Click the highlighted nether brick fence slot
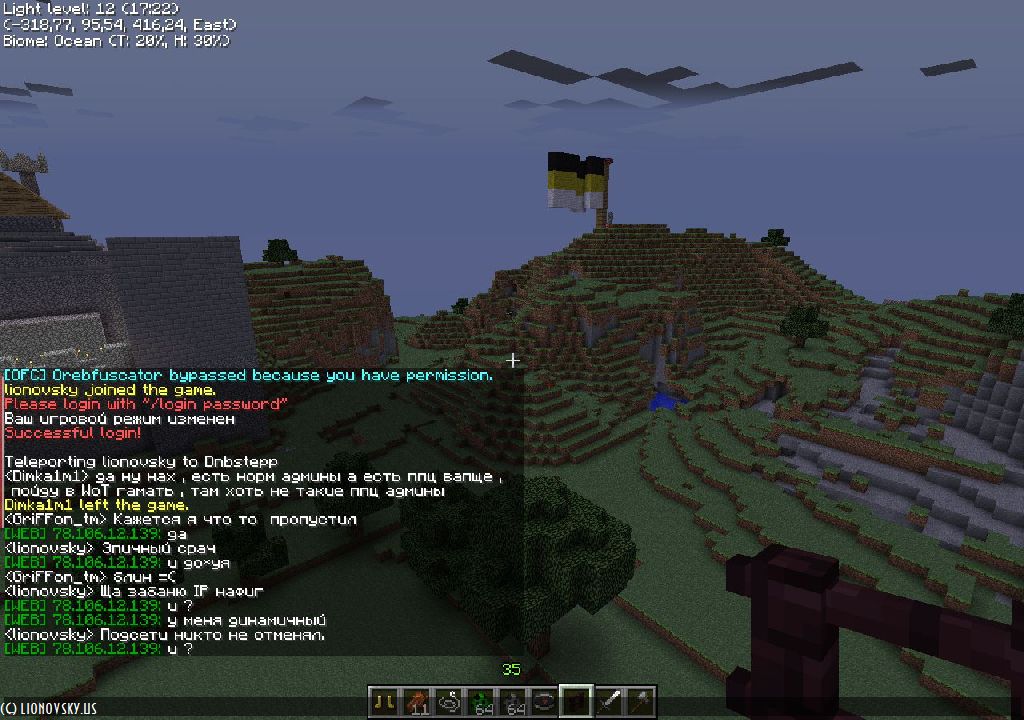1024x720 pixels. [576, 701]
